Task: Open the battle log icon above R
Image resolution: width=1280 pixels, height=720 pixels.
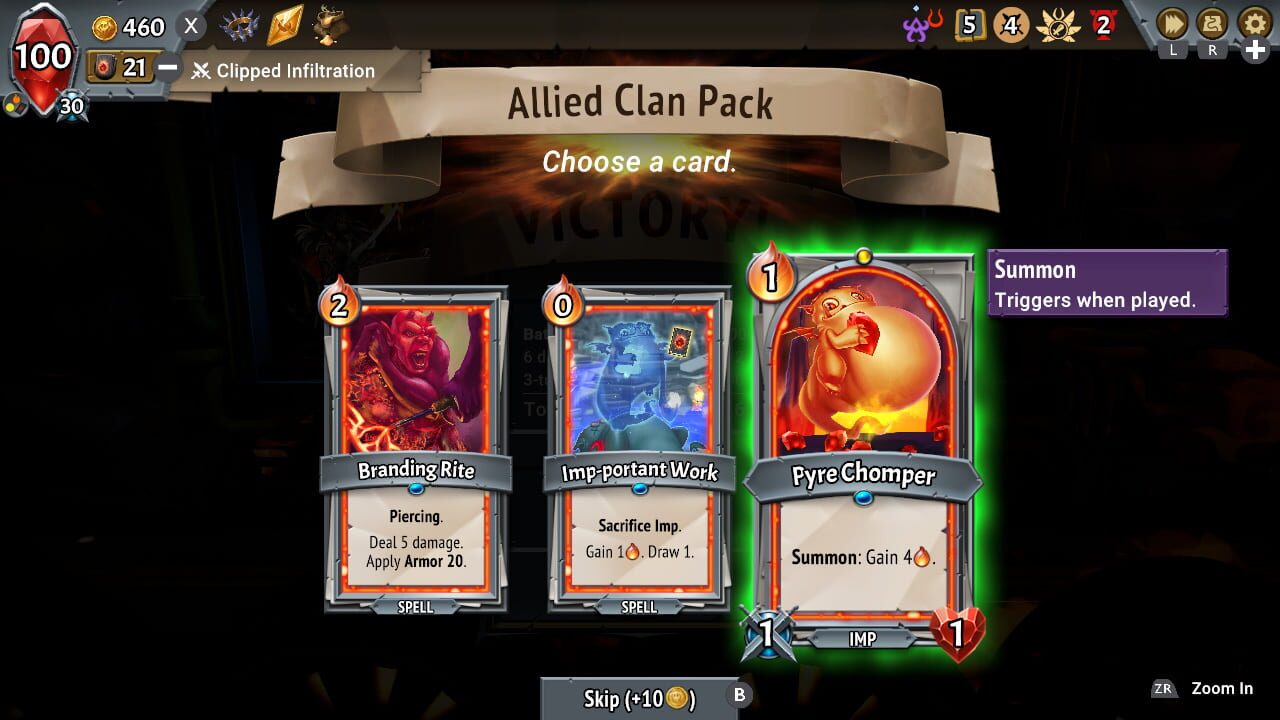Action: pos(1212,22)
